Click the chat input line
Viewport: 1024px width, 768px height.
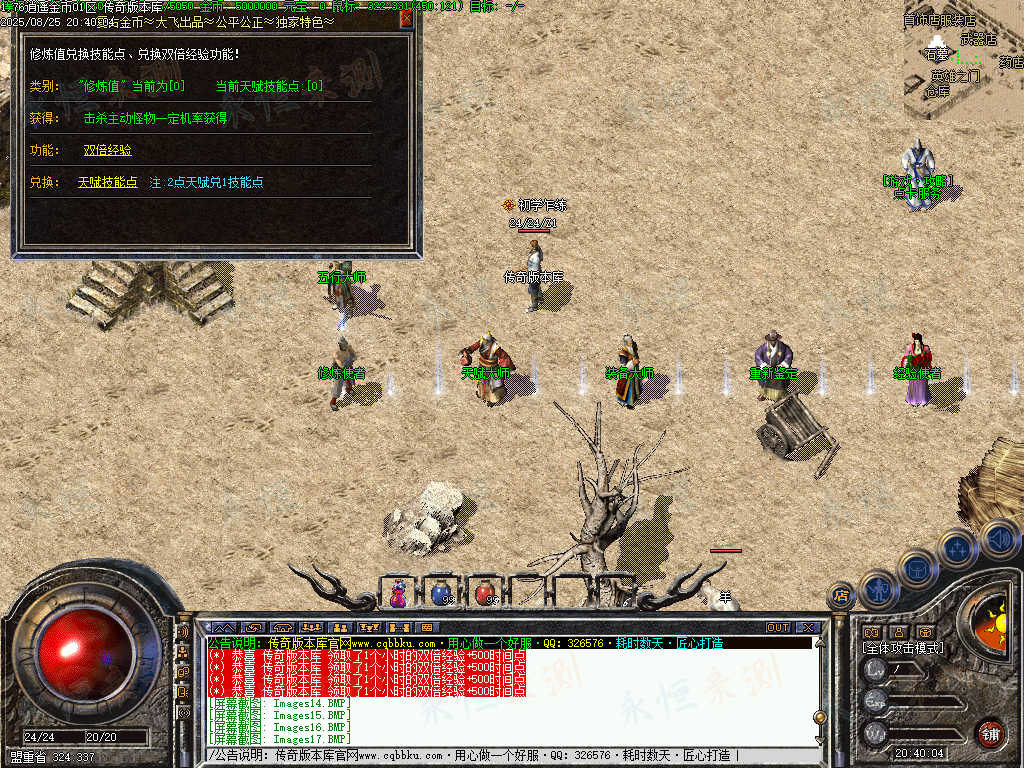(x=500, y=756)
